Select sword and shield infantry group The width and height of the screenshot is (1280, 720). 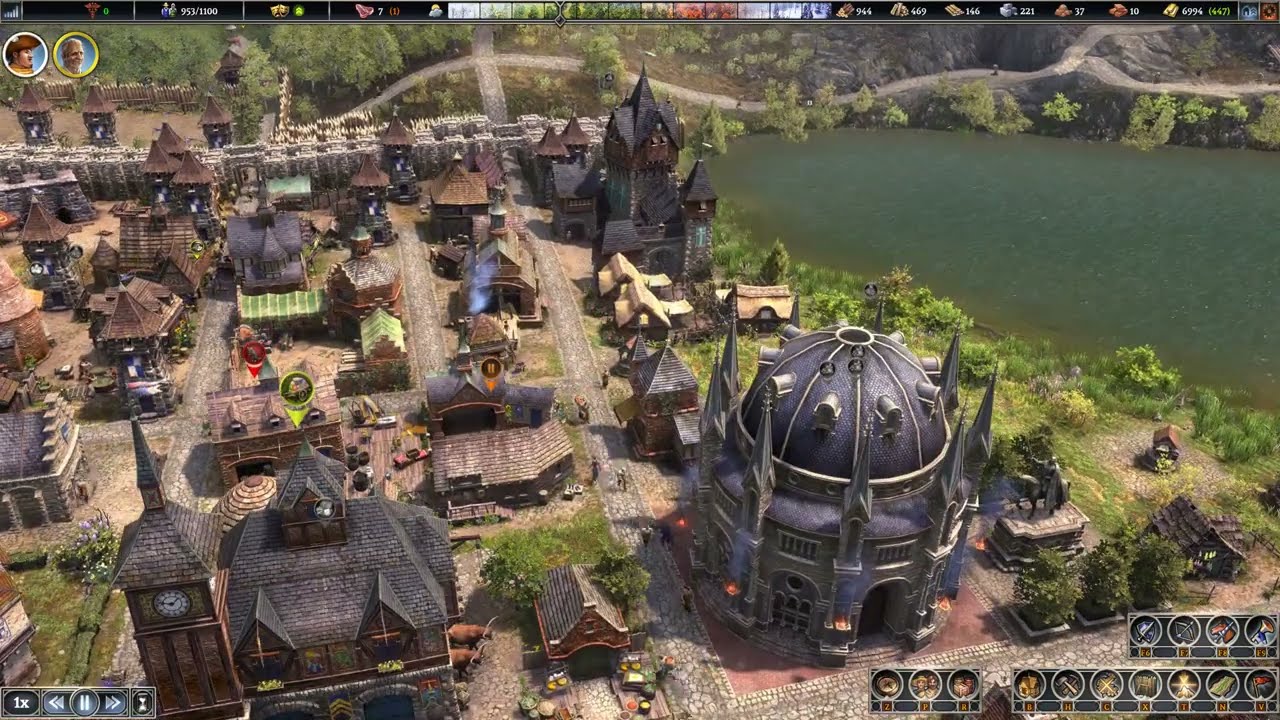1146,631
